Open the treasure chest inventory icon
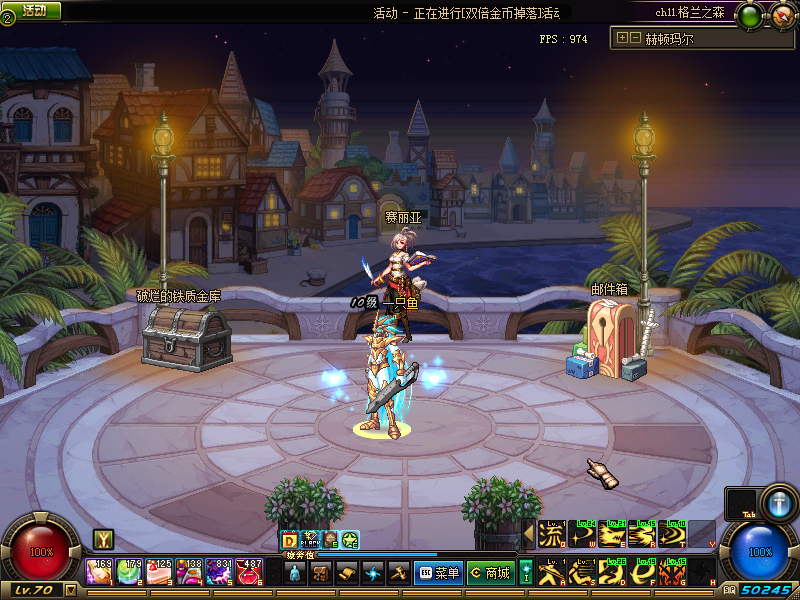 pyautogui.click(x=320, y=573)
